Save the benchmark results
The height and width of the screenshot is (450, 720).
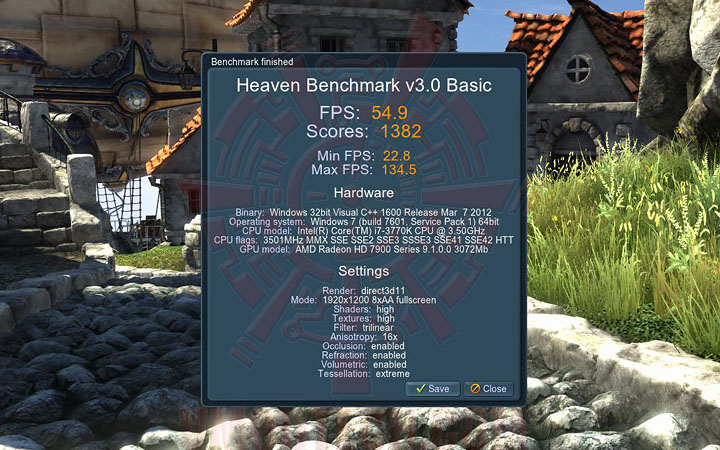pyautogui.click(x=433, y=388)
